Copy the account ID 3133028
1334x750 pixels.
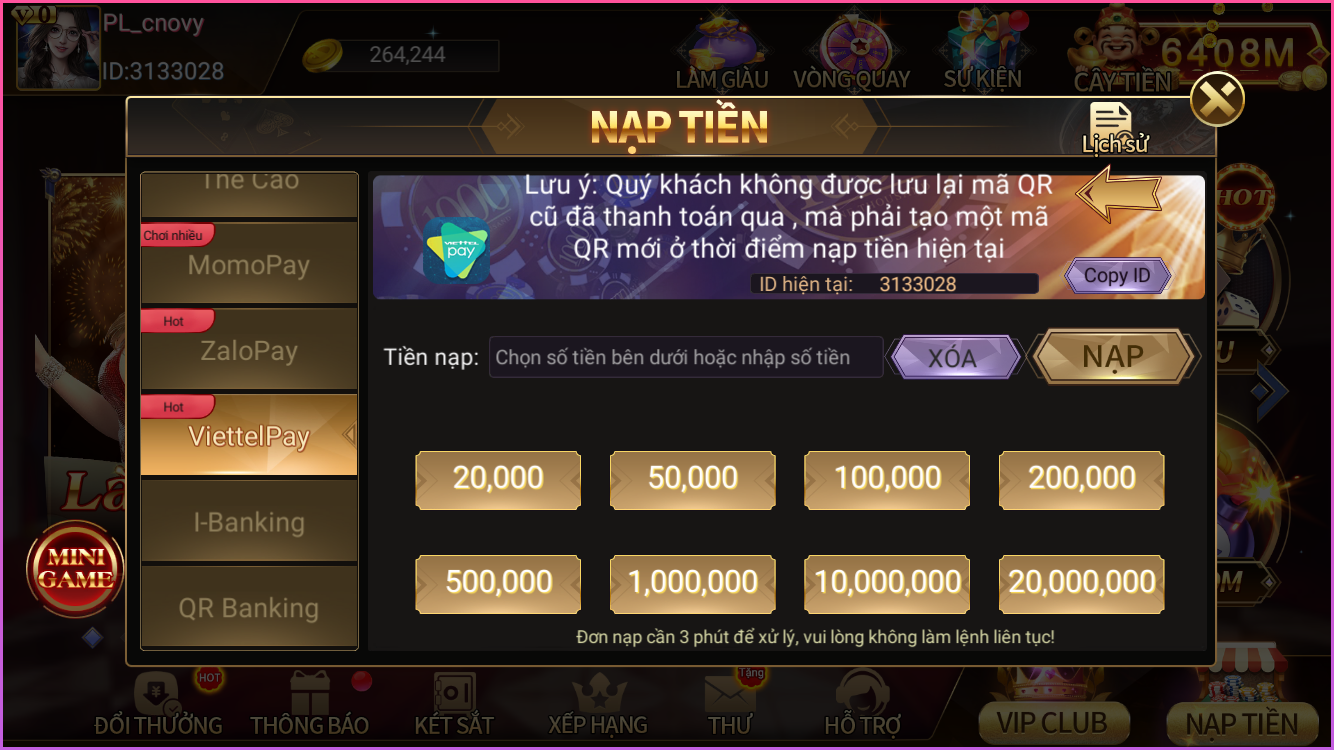(1116, 276)
